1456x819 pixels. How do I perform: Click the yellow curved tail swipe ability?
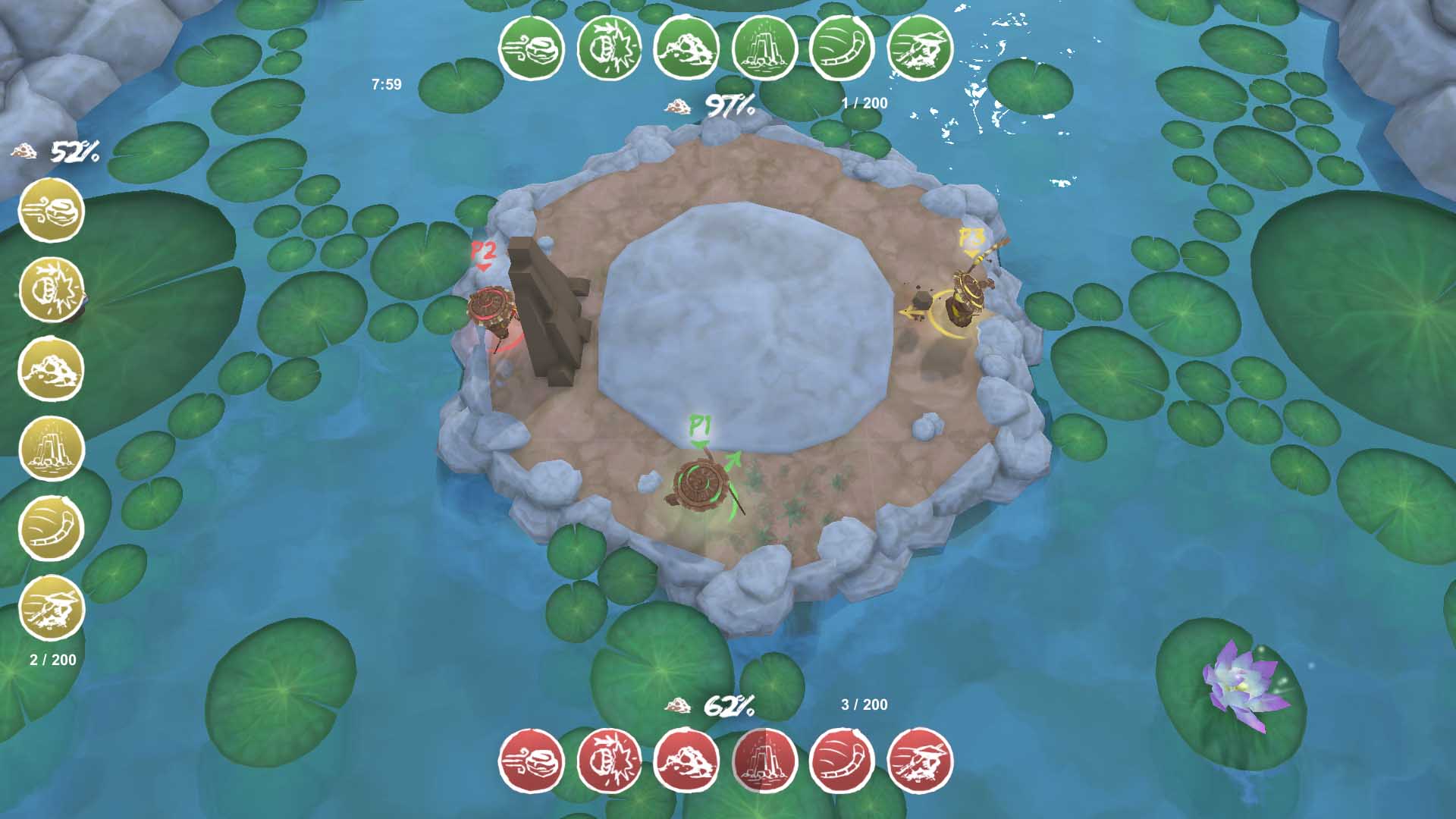pos(51,528)
